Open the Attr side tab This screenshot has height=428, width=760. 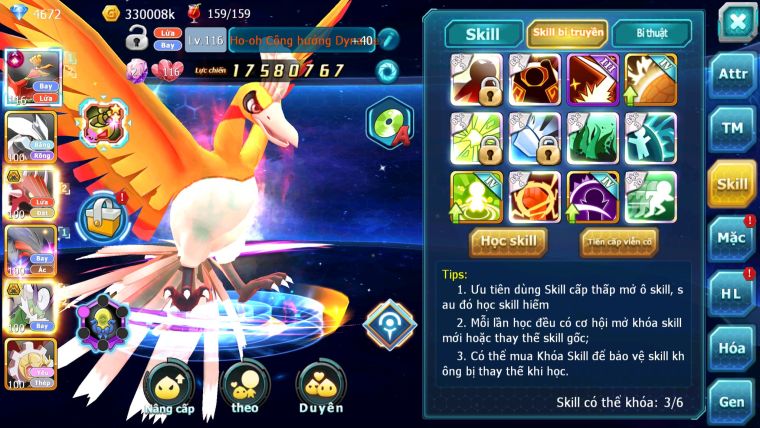pos(733,75)
